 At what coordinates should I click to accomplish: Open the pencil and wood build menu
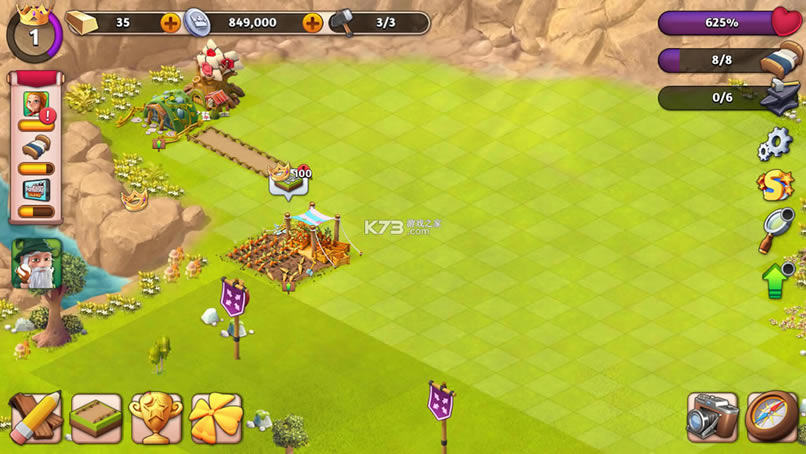point(35,417)
